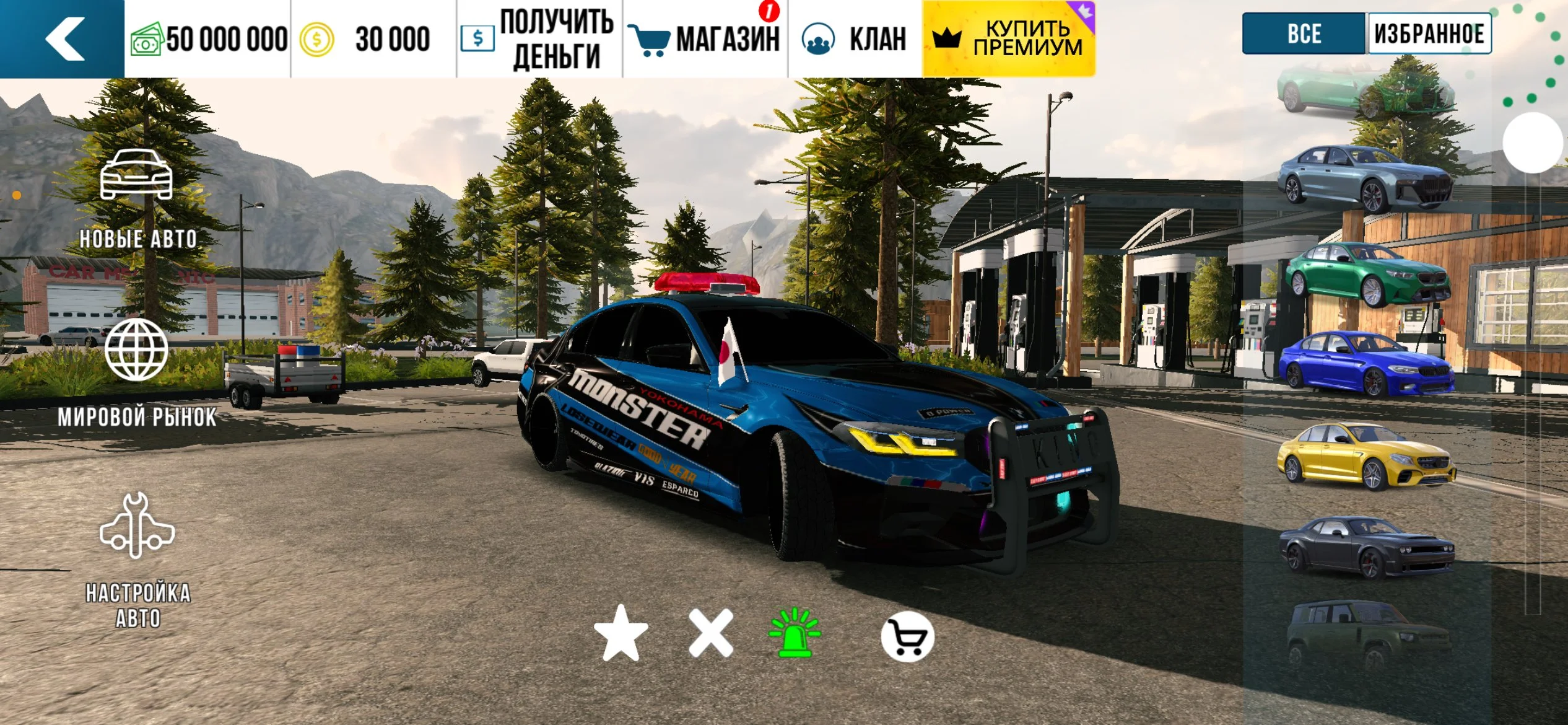Click the shopping cart sell icon

point(907,637)
